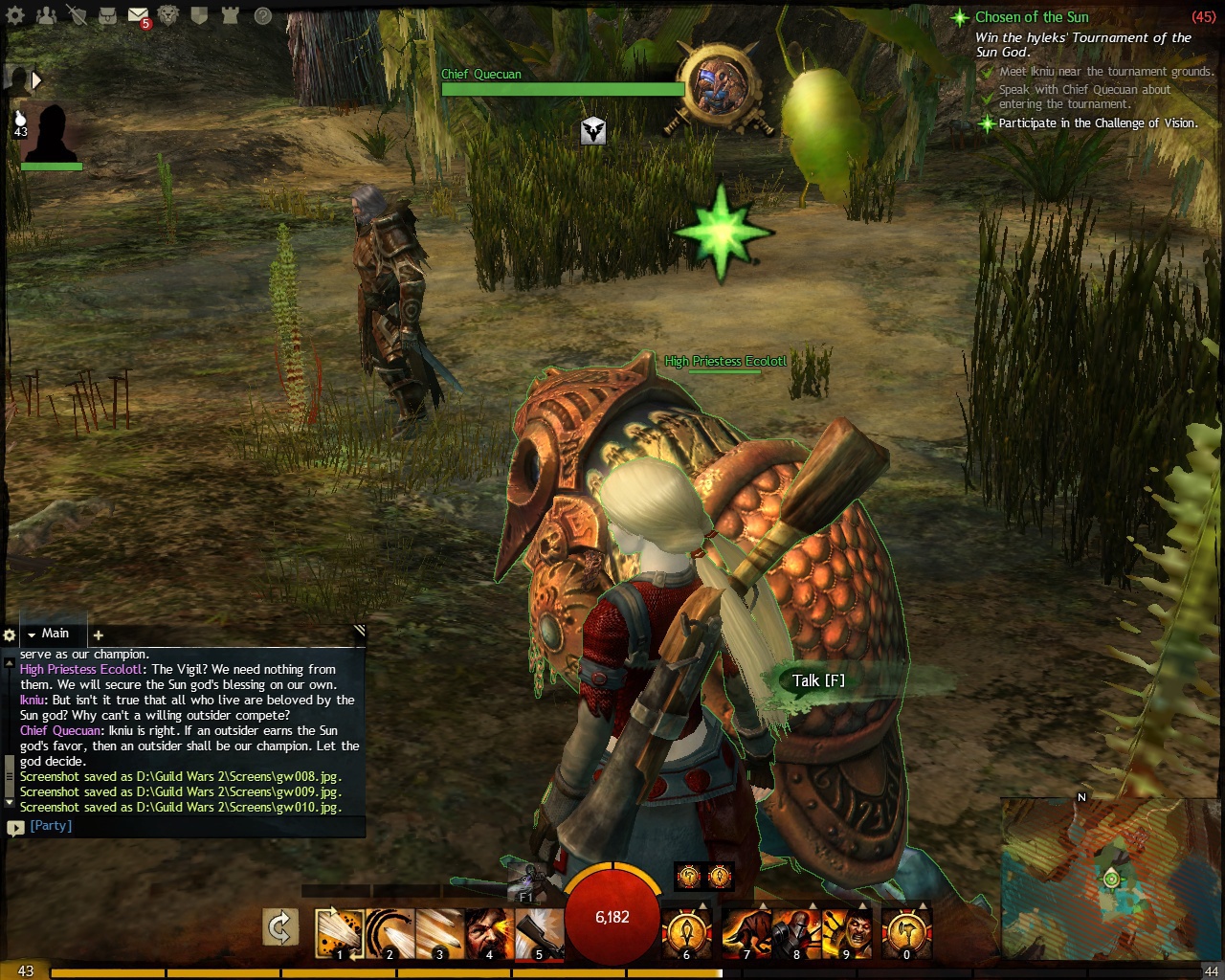The width and height of the screenshot is (1225, 980).
Task: Select the Challenge of Vision objective
Action: [x=1098, y=123]
